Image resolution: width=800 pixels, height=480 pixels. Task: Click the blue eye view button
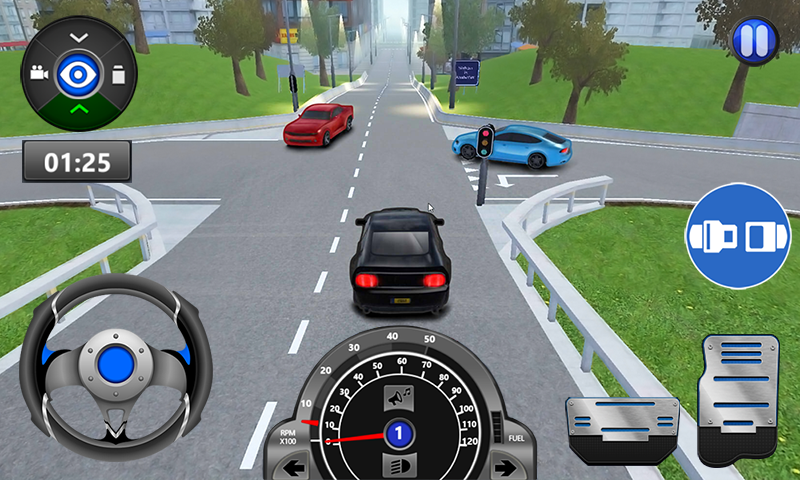pos(79,73)
